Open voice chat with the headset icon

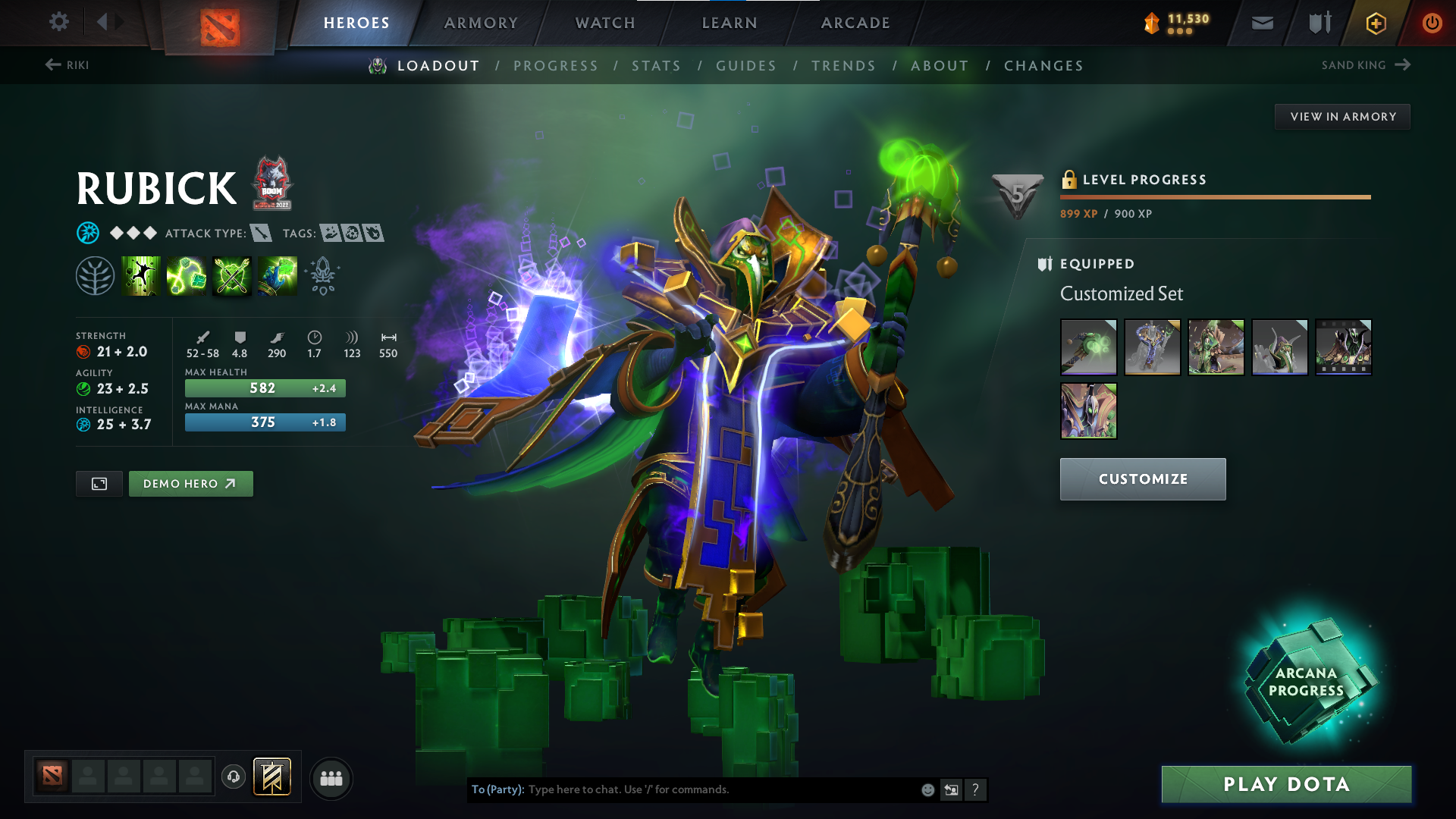pos(234,777)
